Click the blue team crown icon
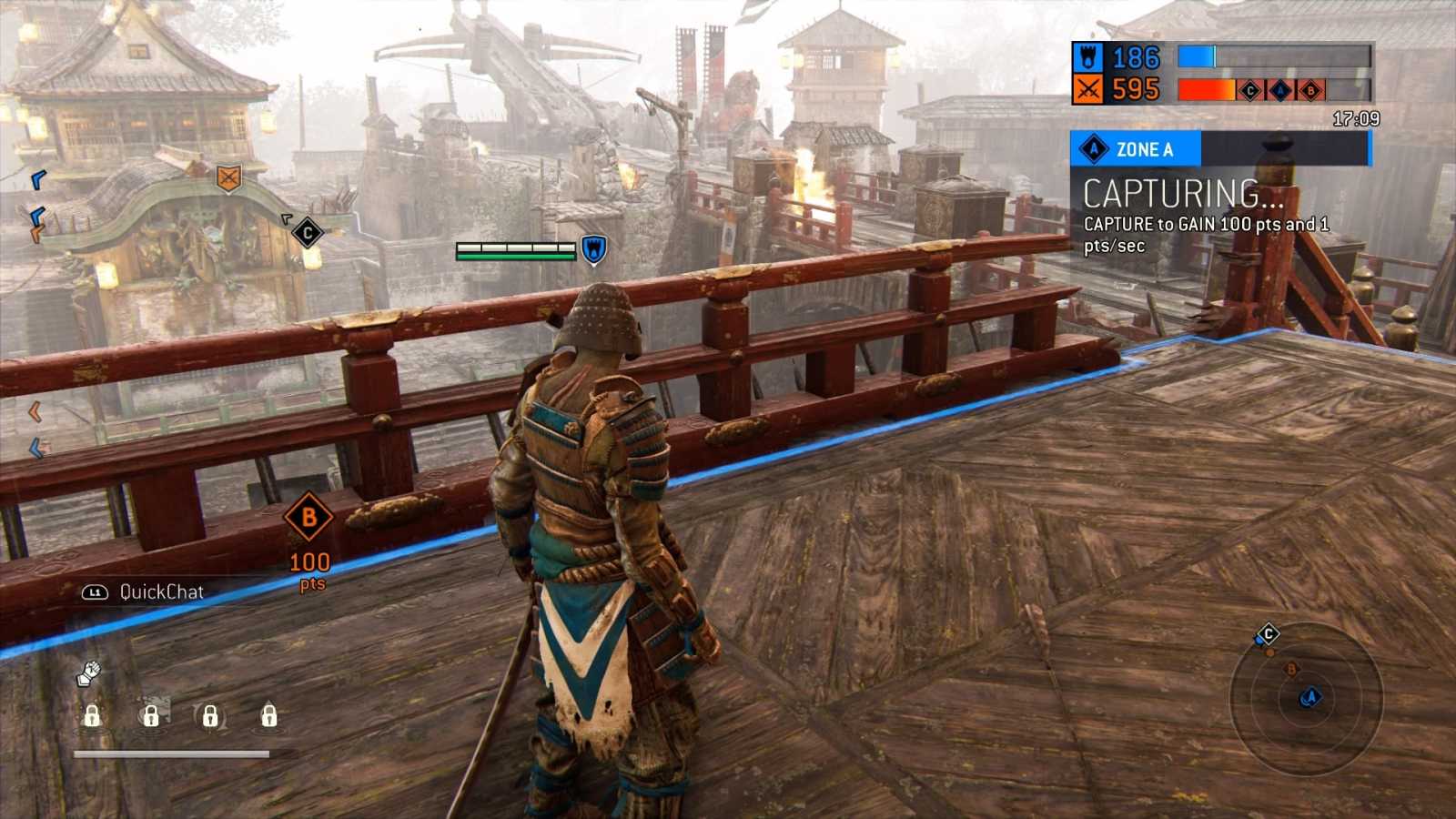The height and width of the screenshot is (819, 1456). pos(1089,58)
